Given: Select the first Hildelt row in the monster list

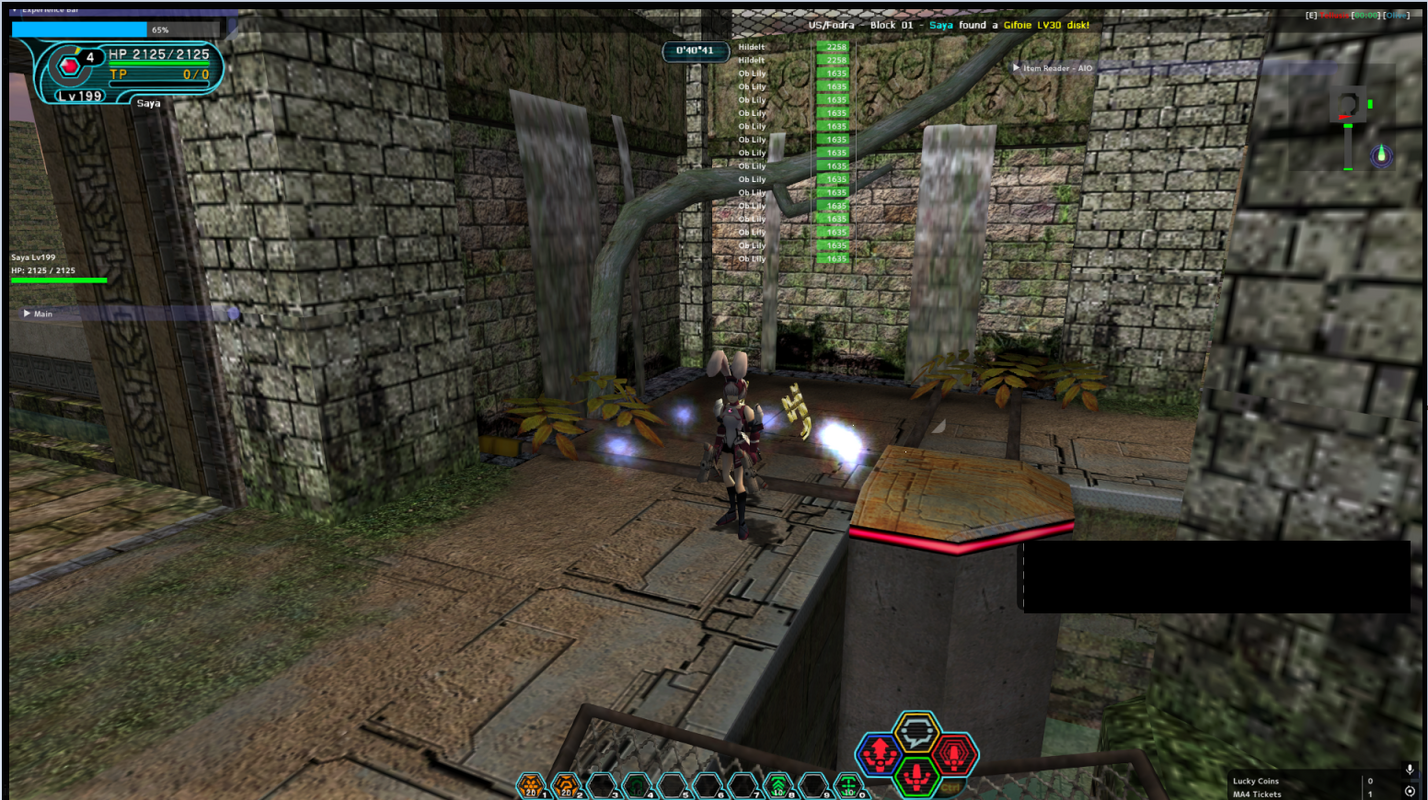Looking at the screenshot, I should click(752, 47).
